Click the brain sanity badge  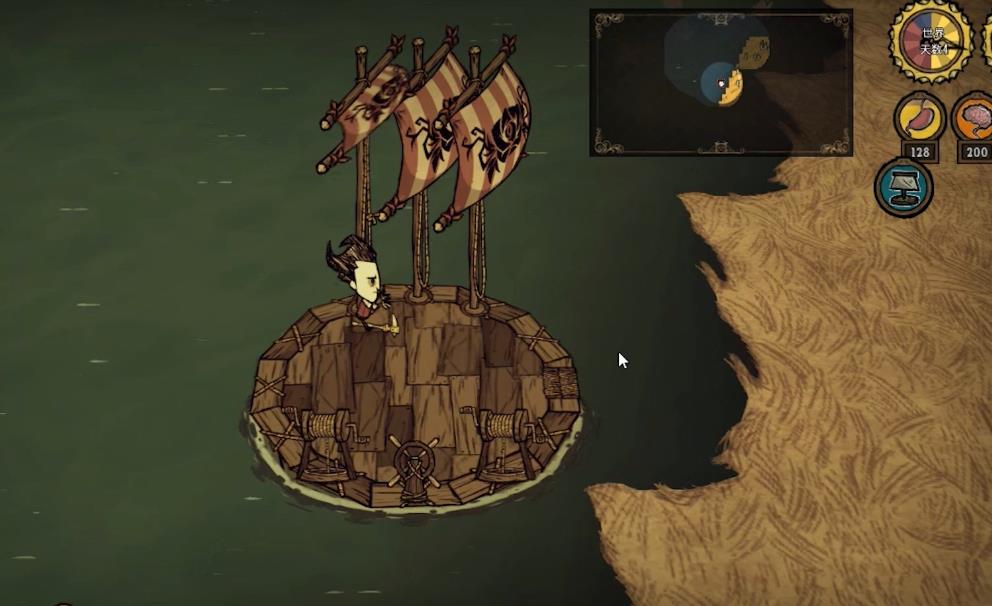pos(974,118)
